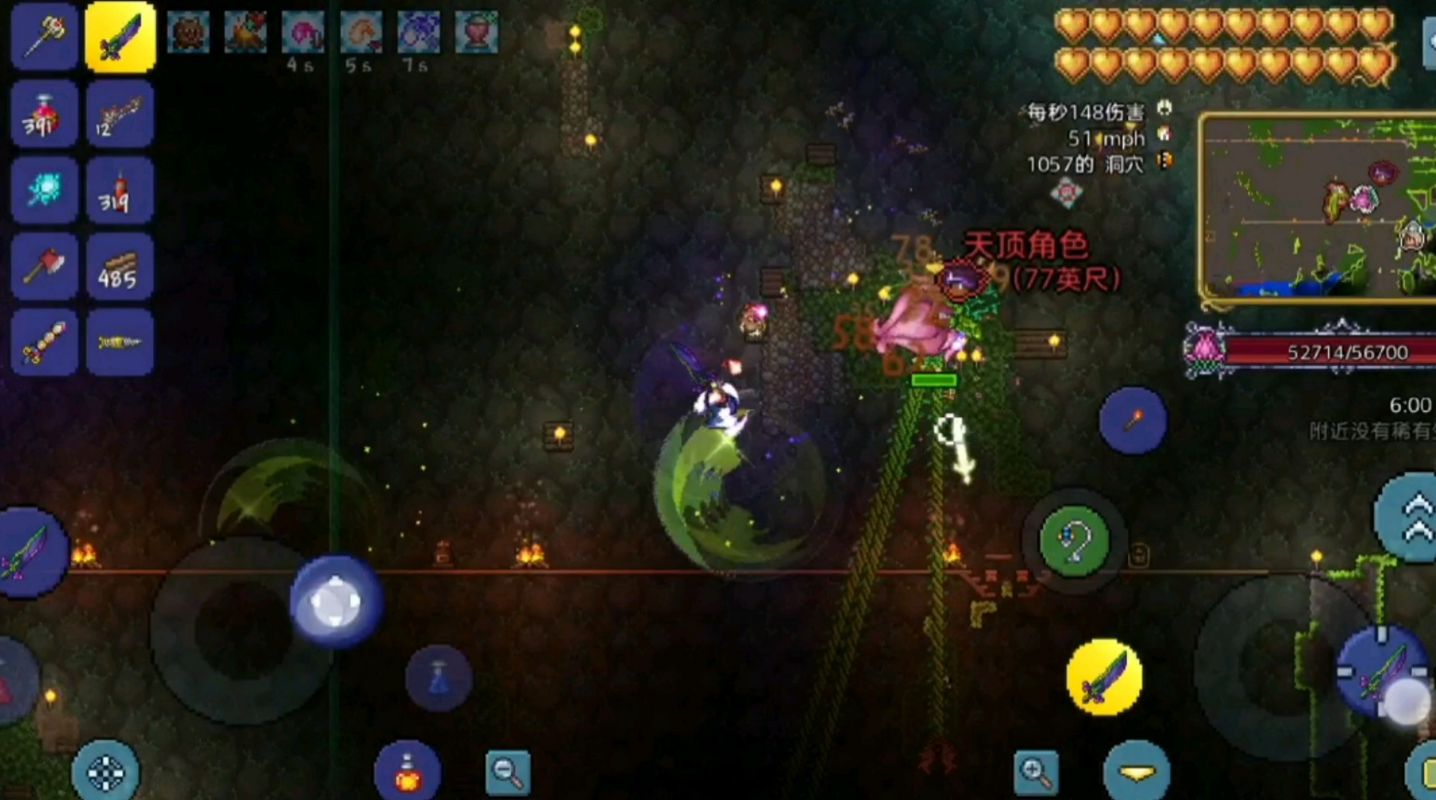Screen dimensions: 1436x800
Task: Use the torch quick button
Action: coord(1133,421)
